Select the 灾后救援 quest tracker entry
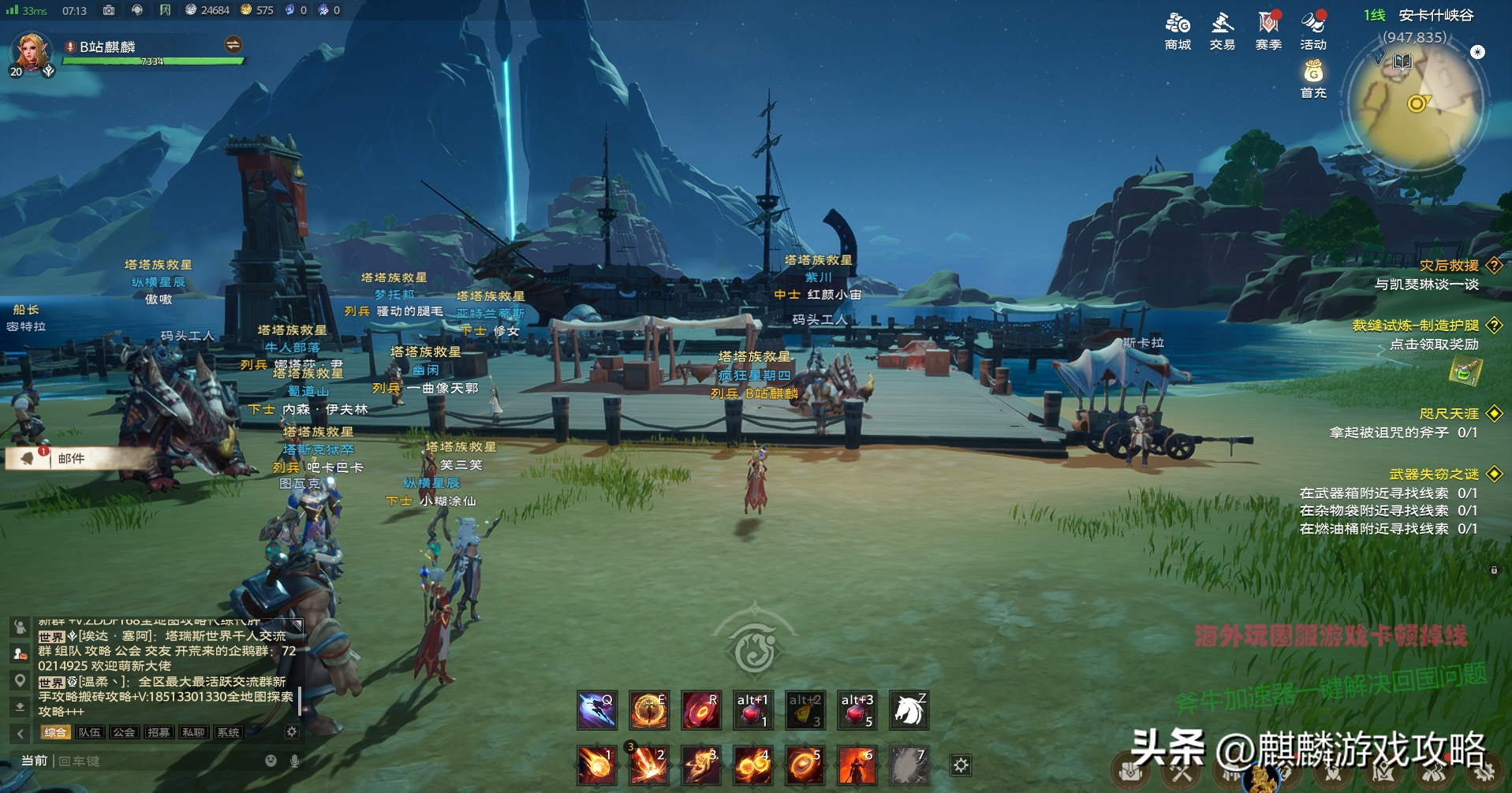 tap(1449, 266)
